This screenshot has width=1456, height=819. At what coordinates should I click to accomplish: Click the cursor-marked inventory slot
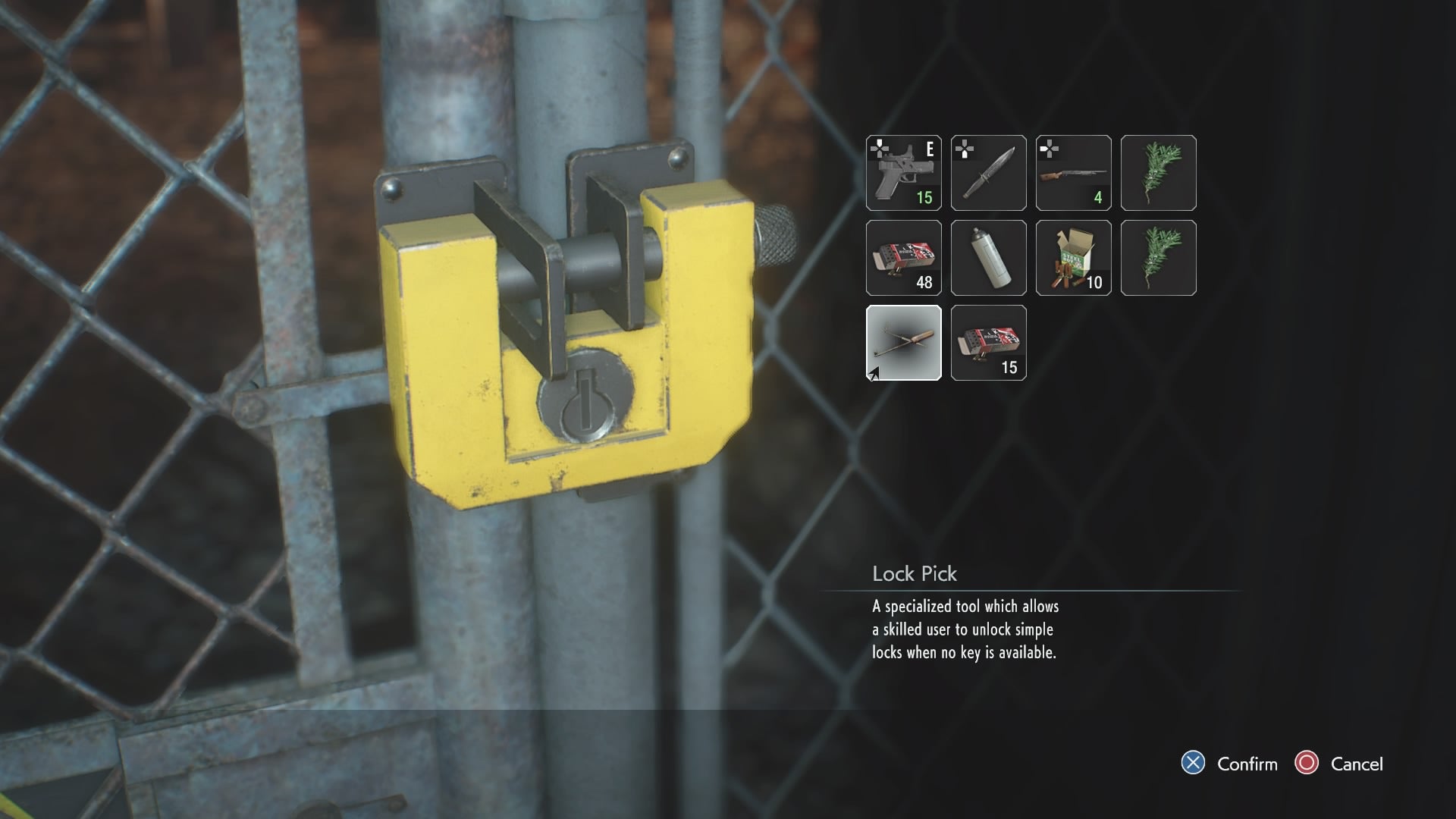click(903, 344)
